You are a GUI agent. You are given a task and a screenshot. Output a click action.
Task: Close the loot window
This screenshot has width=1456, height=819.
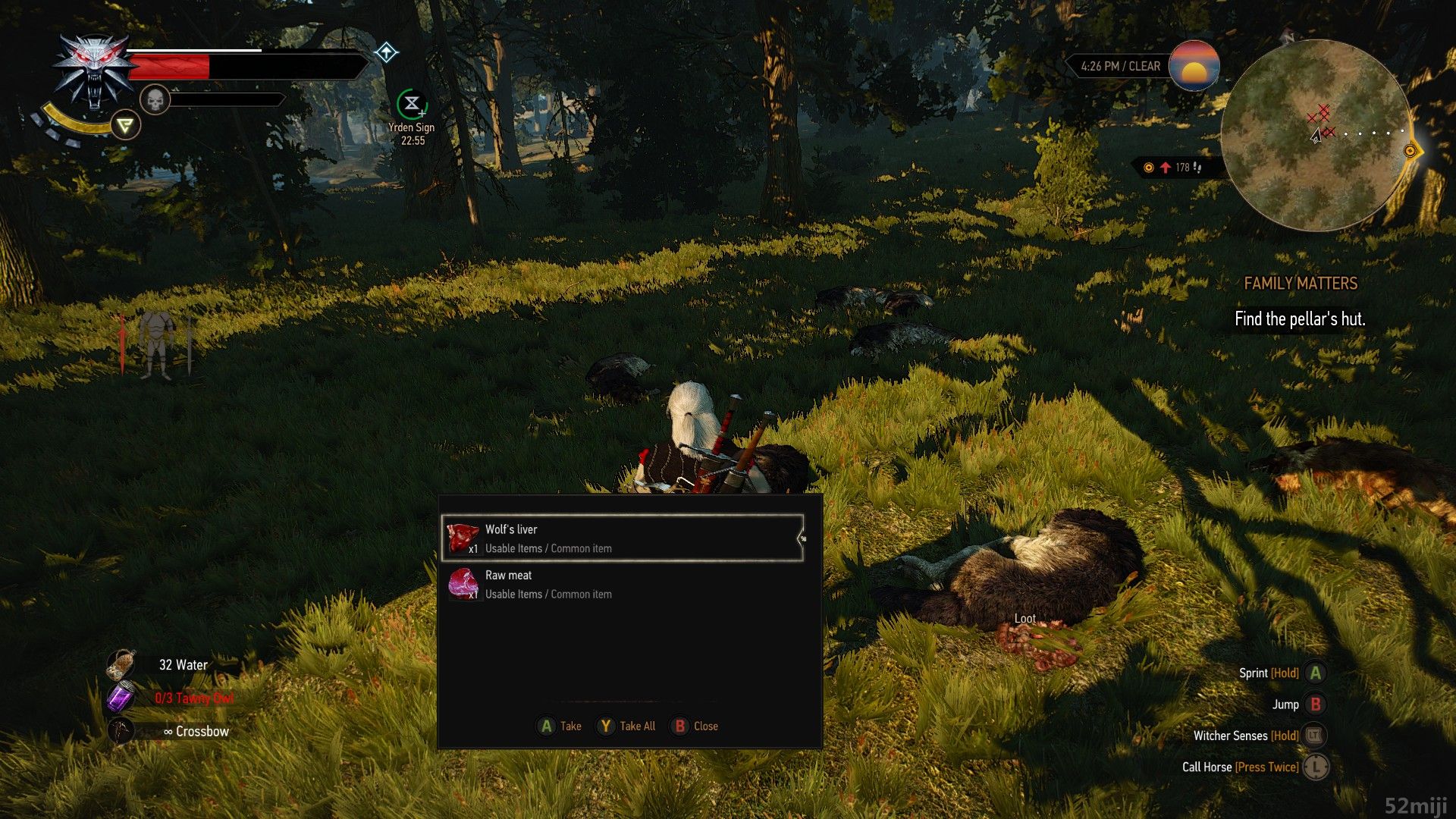click(695, 726)
